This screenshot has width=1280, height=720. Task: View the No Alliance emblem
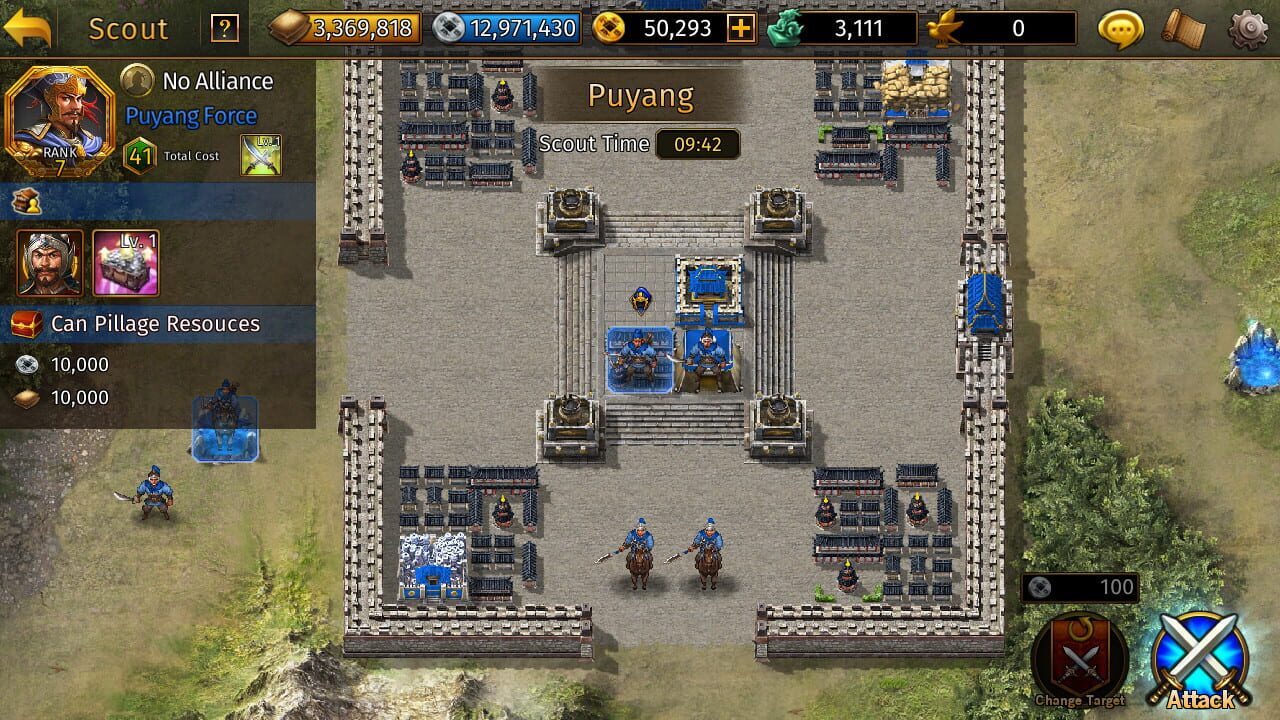click(x=137, y=81)
